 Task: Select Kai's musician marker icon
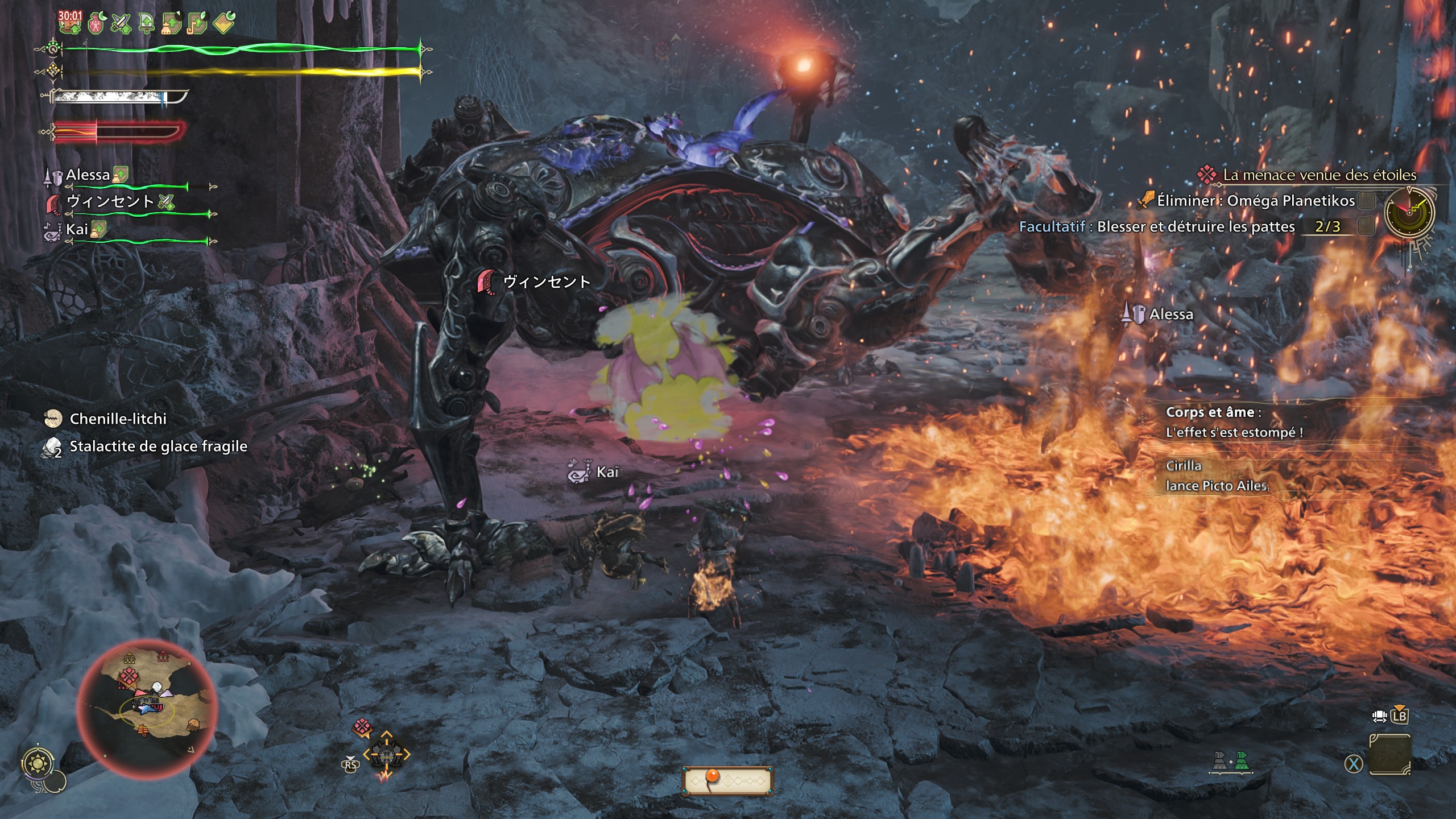click(x=580, y=471)
